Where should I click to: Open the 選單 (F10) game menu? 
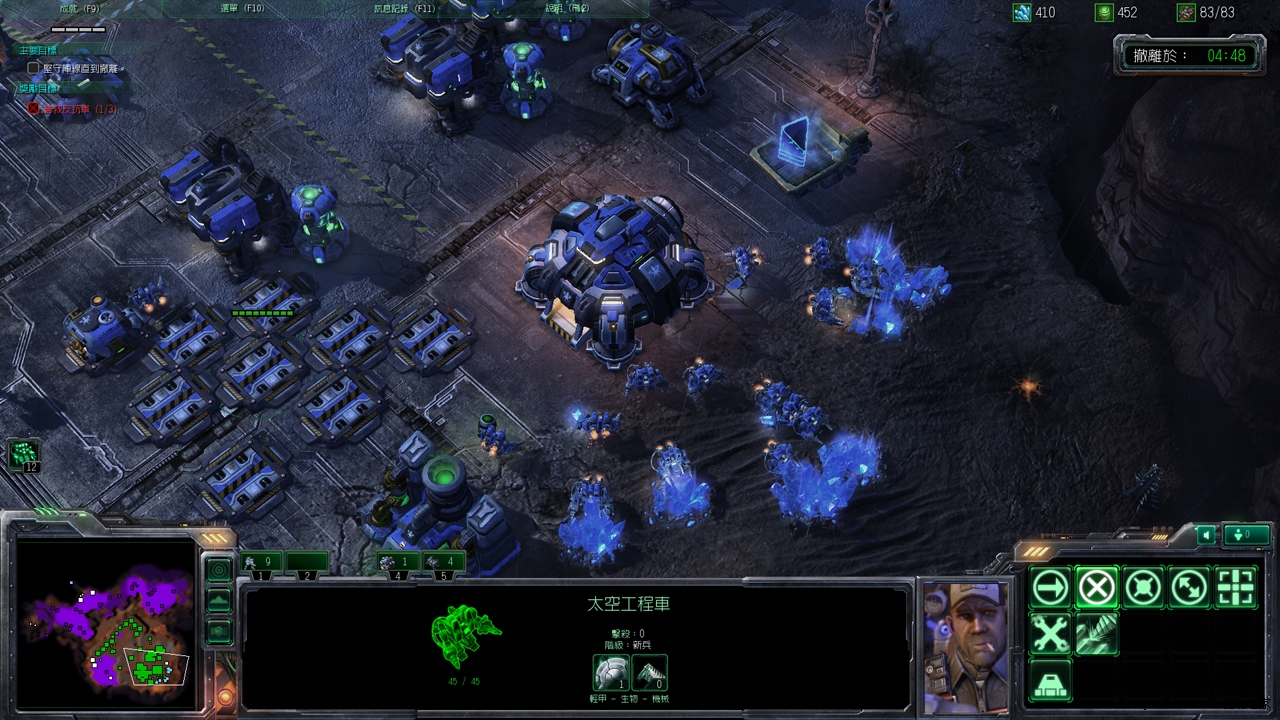point(242,8)
